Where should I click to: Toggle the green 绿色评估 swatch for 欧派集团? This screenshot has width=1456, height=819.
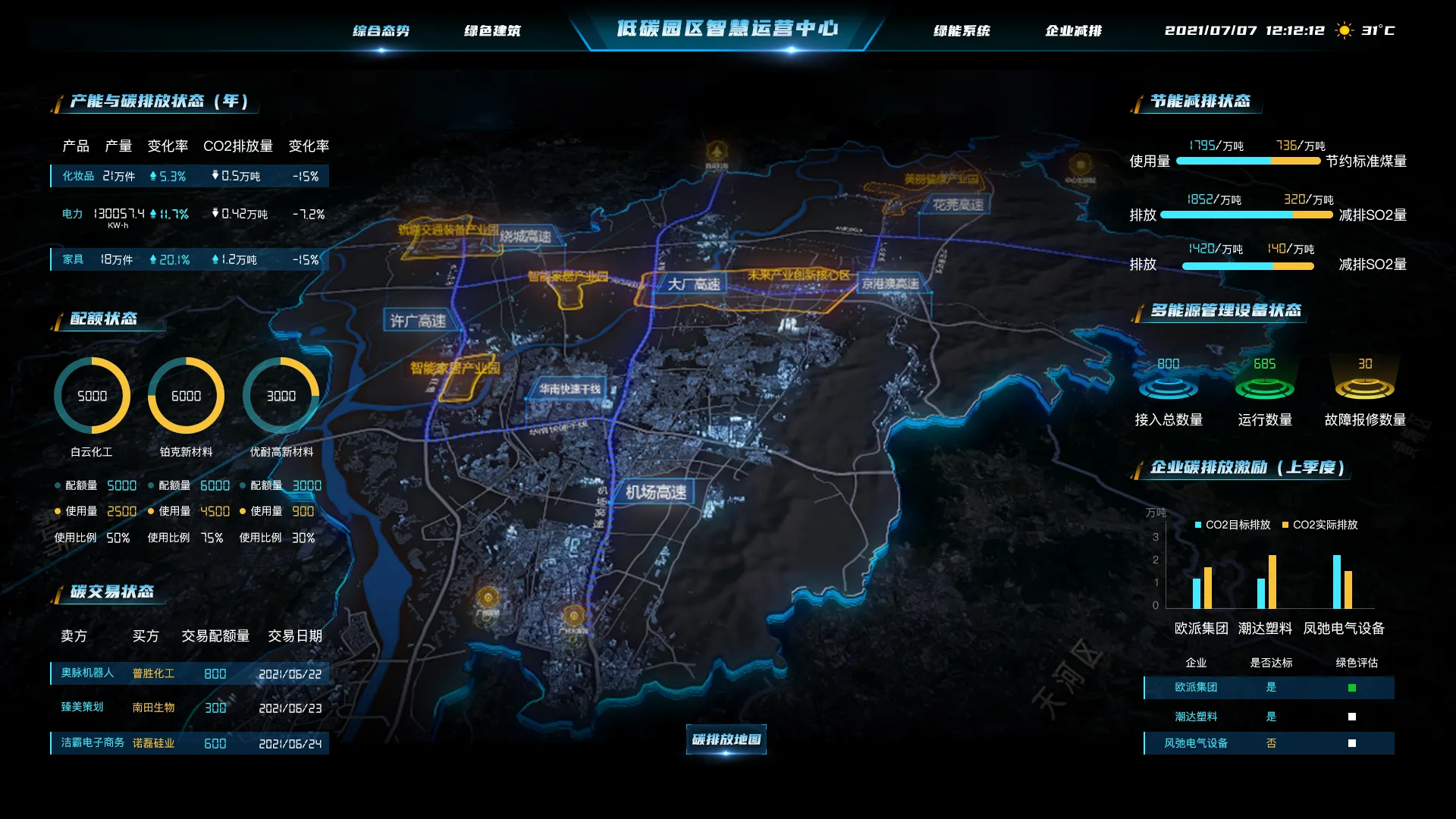point(1351,688)
